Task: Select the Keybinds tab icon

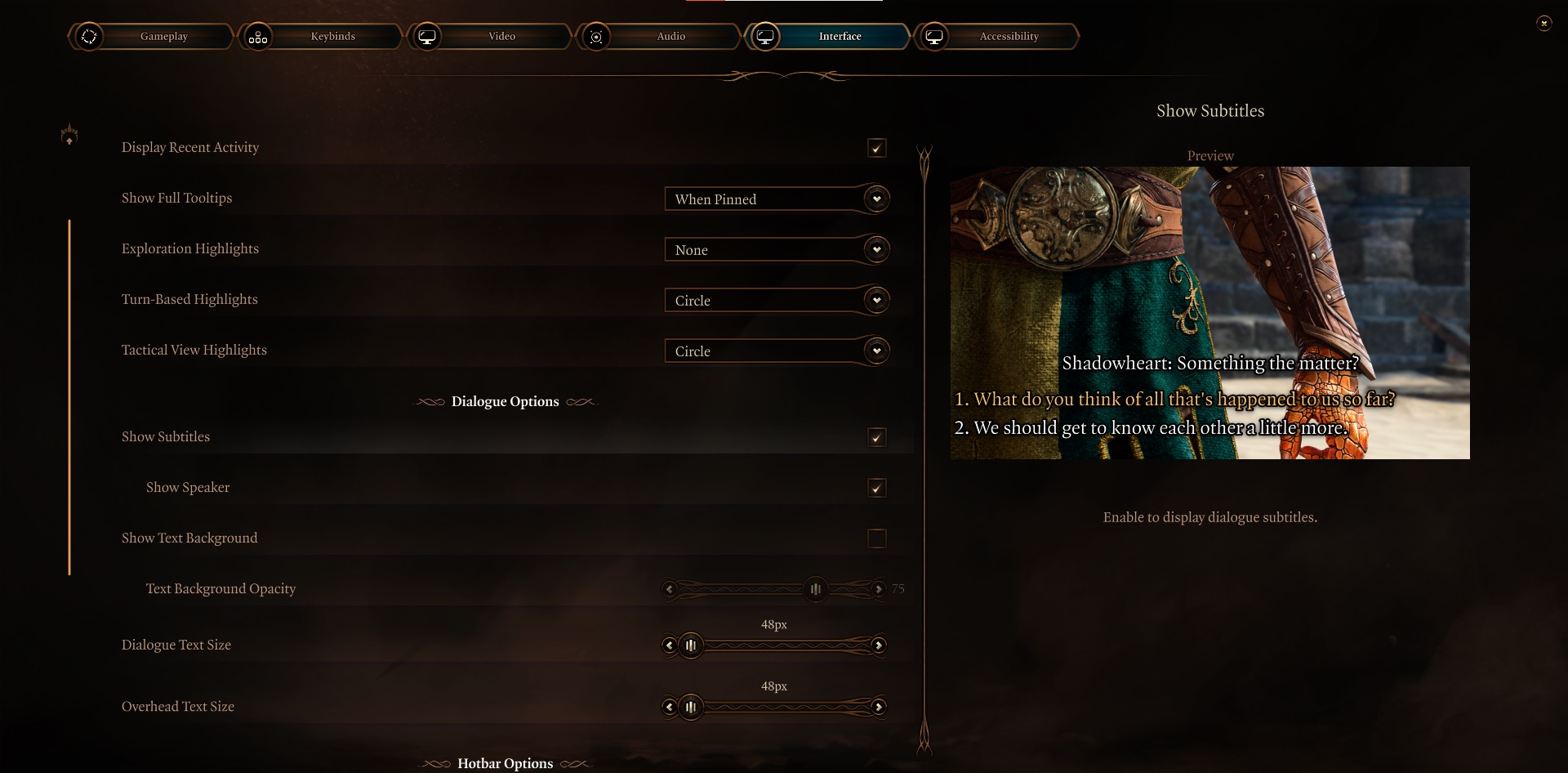Action: click(259, 36)
